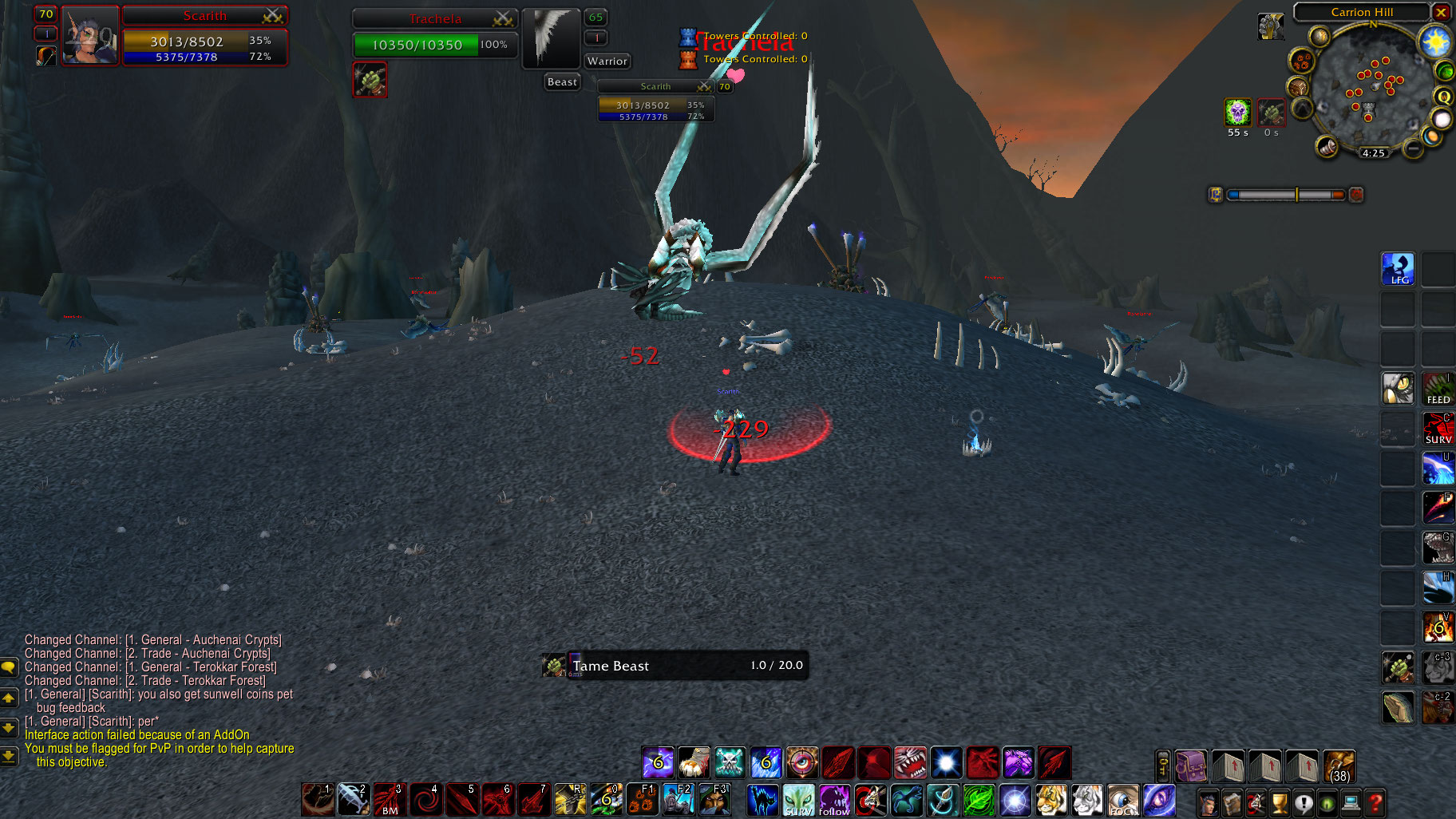This screenshot has height=819, width=1456.
Task: Select the Warrior tab under the target frame
Action: point(607,61)
